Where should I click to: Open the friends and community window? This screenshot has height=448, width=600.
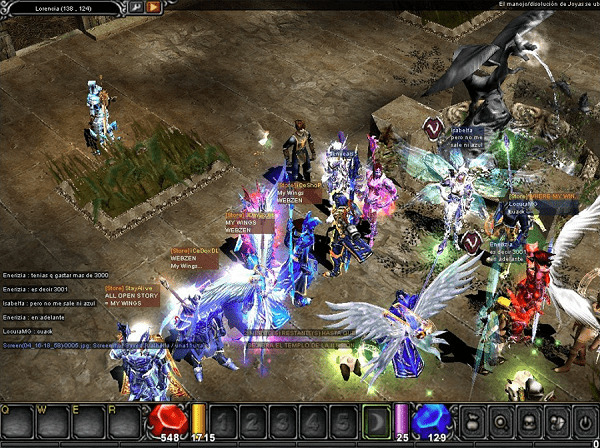coord(556,421)
